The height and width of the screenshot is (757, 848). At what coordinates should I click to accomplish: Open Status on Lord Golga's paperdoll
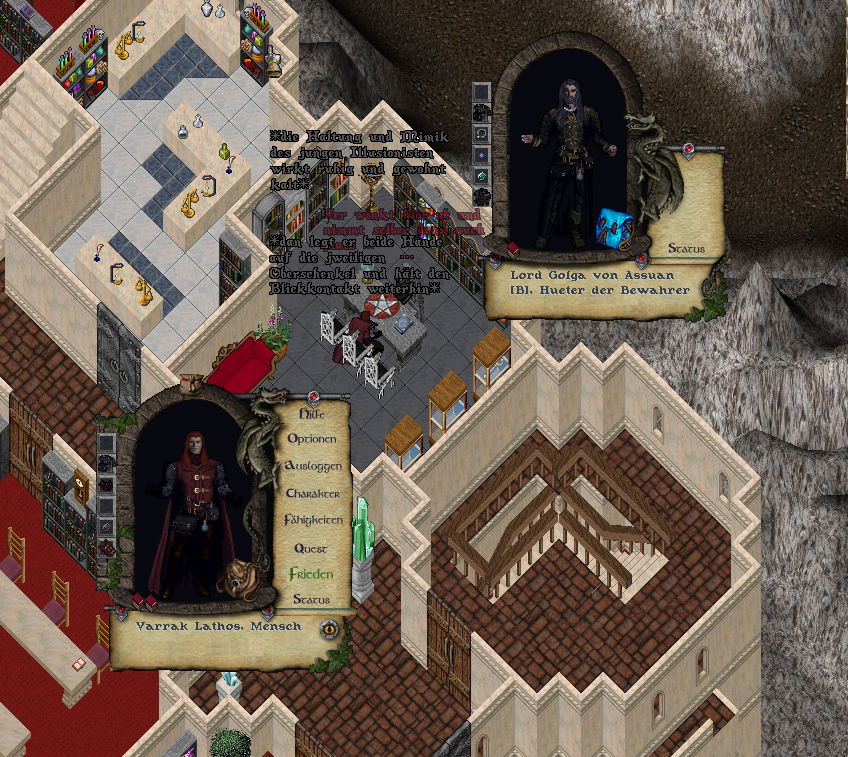tap(686, 248)
